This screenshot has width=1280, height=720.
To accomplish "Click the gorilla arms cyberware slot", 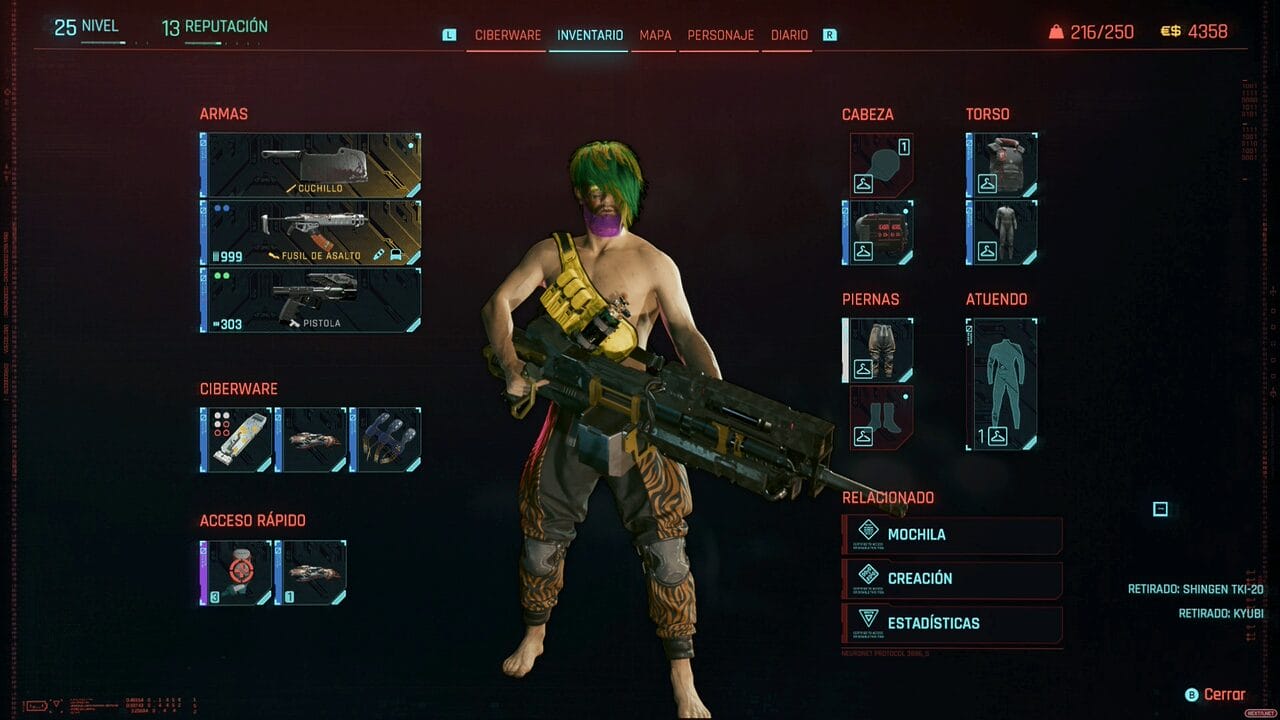I will click(x=386, y=439).
